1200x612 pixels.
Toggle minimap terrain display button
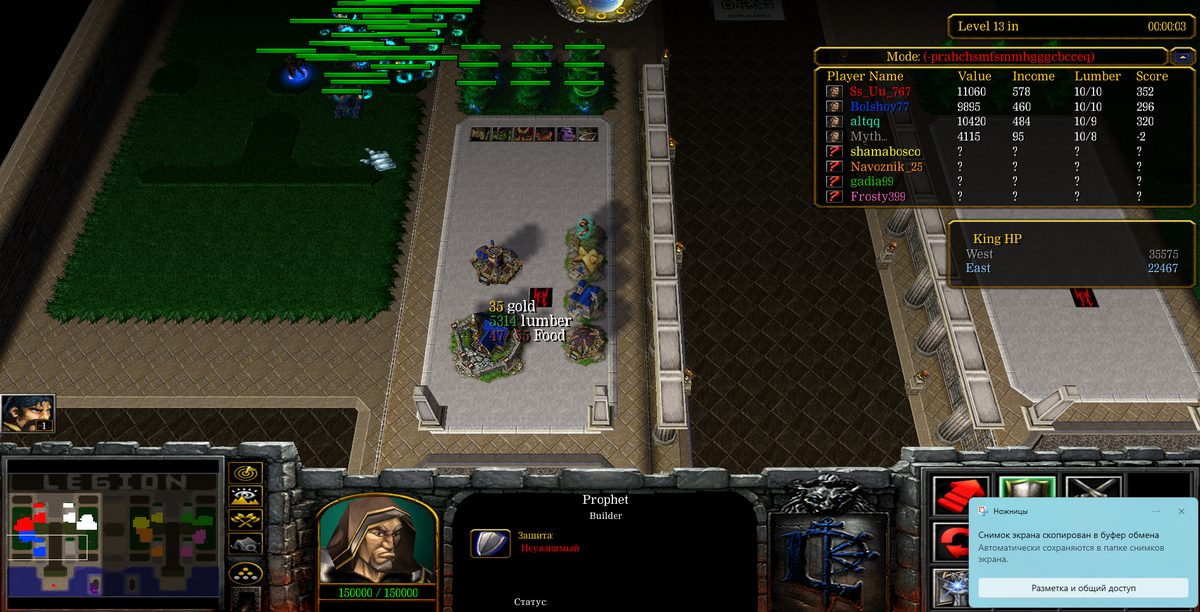(246, 496)
